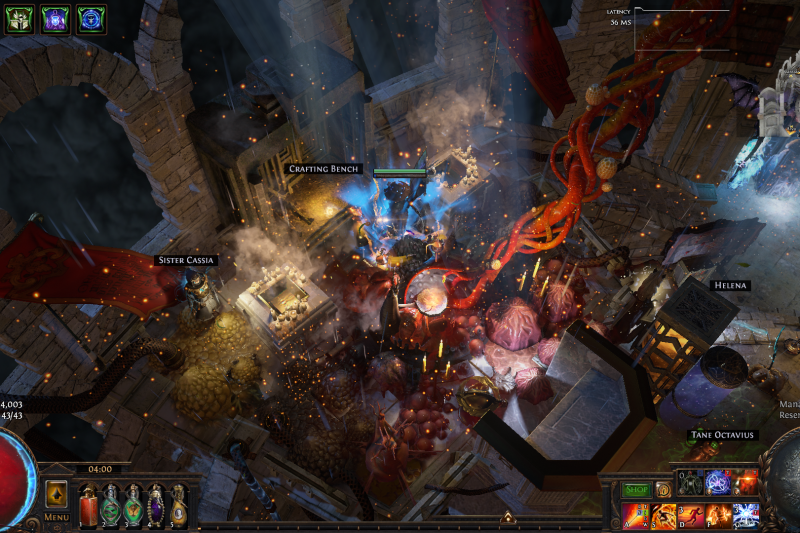Select the purple arcane circle skill icon
This screenshot has width=800, height=533.
[x=719, y=483]
